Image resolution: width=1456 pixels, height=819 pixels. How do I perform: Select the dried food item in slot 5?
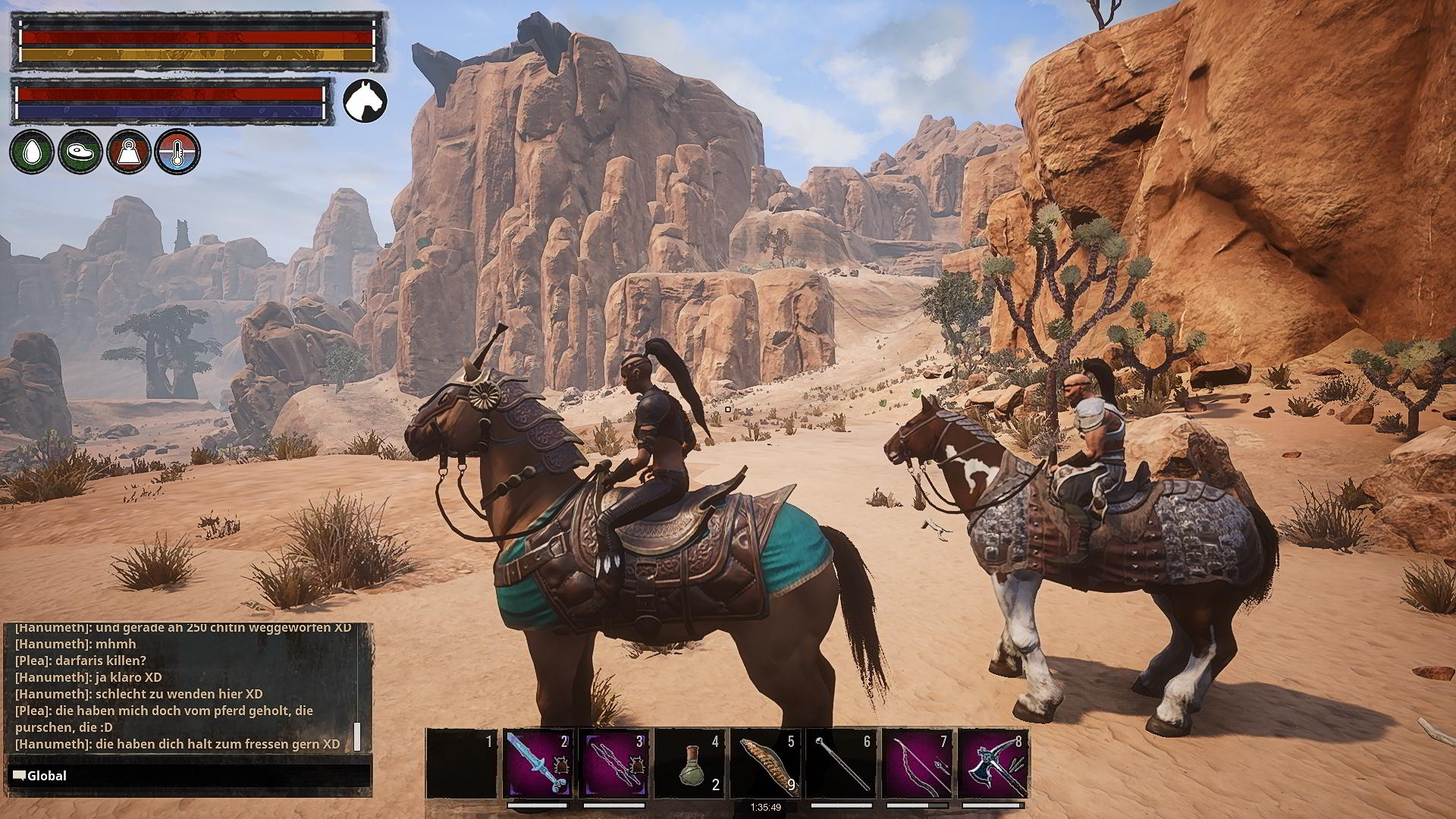767,763
